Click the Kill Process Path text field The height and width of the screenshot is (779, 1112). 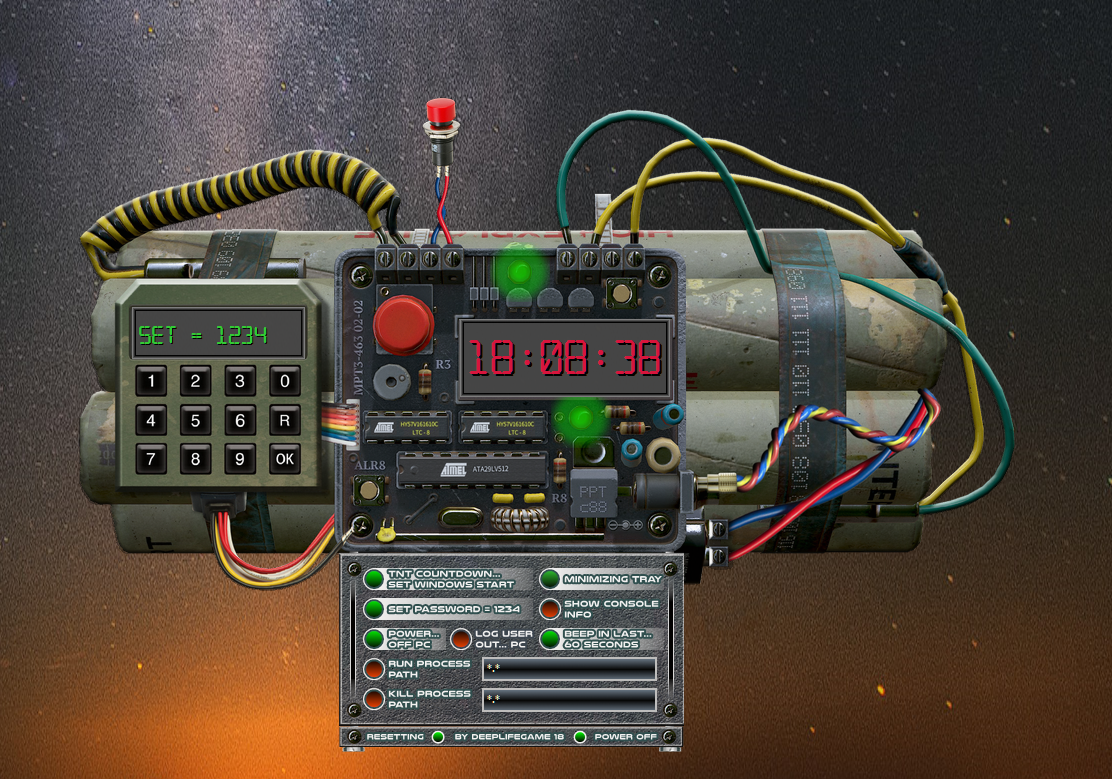pyautogui.click(x=569, y=699)
